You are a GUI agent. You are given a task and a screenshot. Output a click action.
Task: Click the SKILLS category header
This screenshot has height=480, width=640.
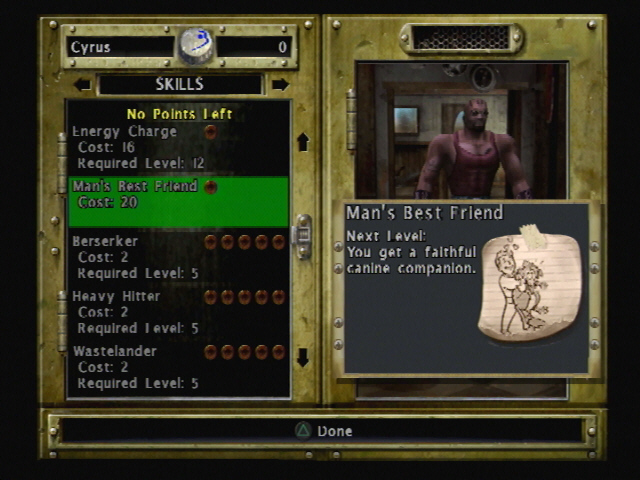point(180,85)
